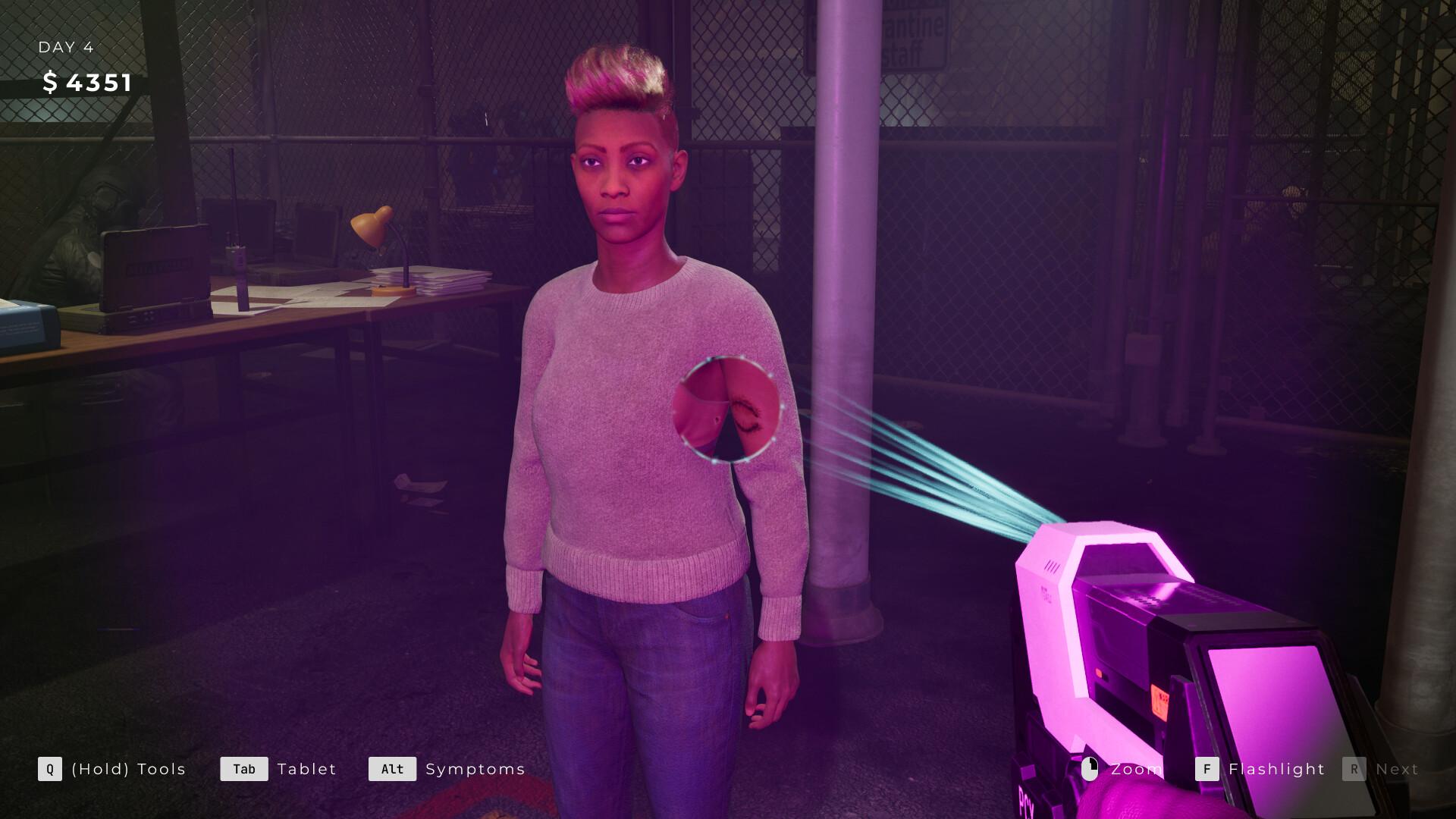
Task: Click the Alt Symptoms key icon
Action: point(392,769)
